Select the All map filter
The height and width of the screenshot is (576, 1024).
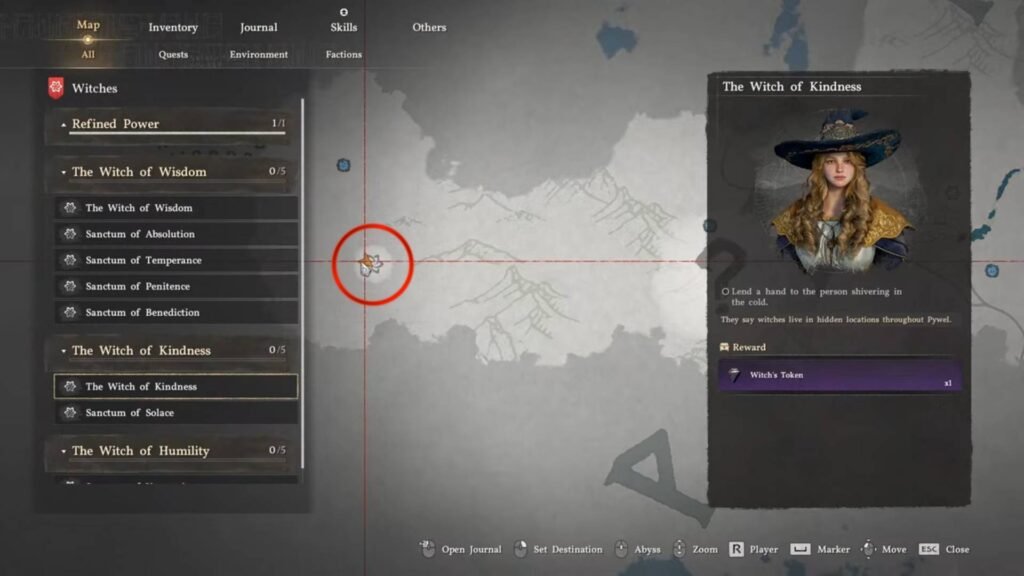pos(88,55)
